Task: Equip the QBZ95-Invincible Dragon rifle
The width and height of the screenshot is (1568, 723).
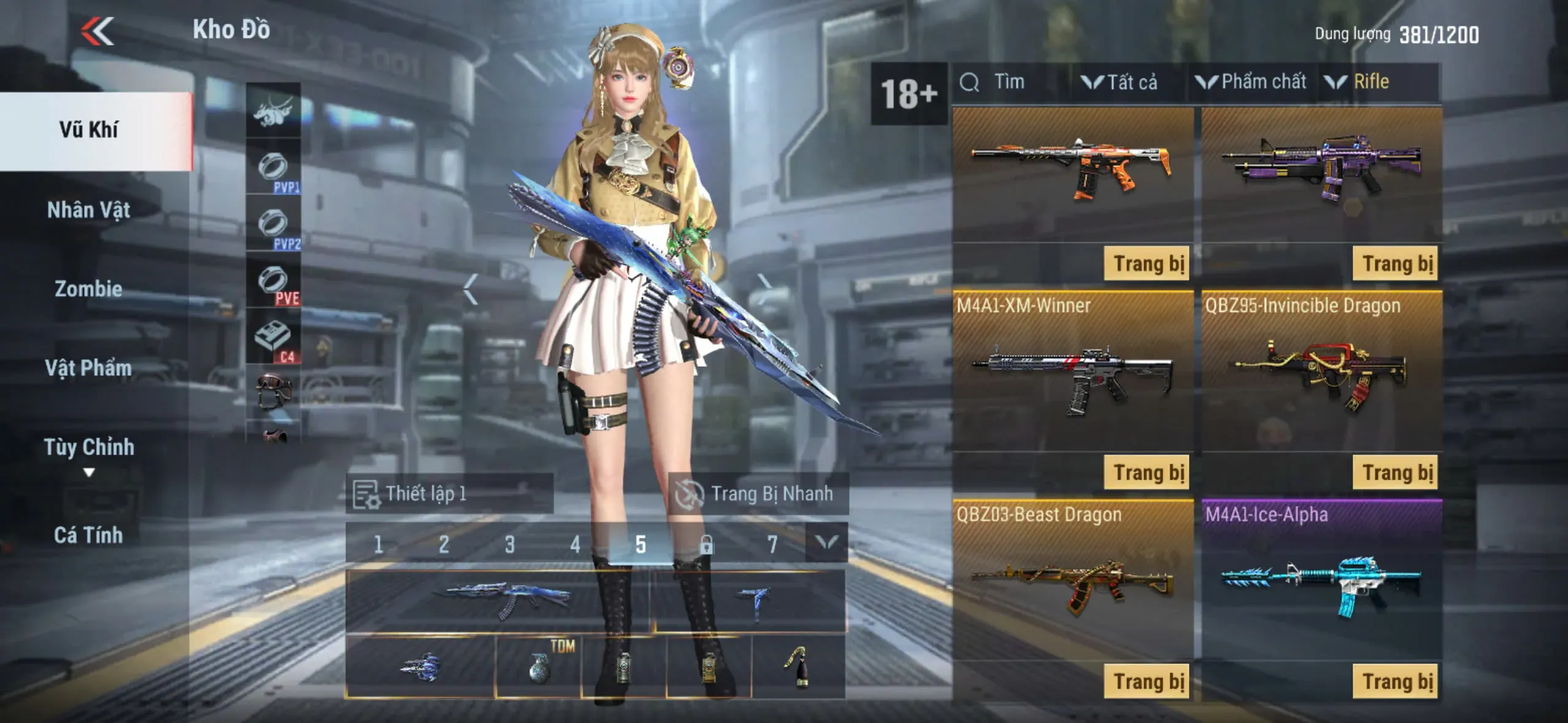Action: coord(1395,472)
